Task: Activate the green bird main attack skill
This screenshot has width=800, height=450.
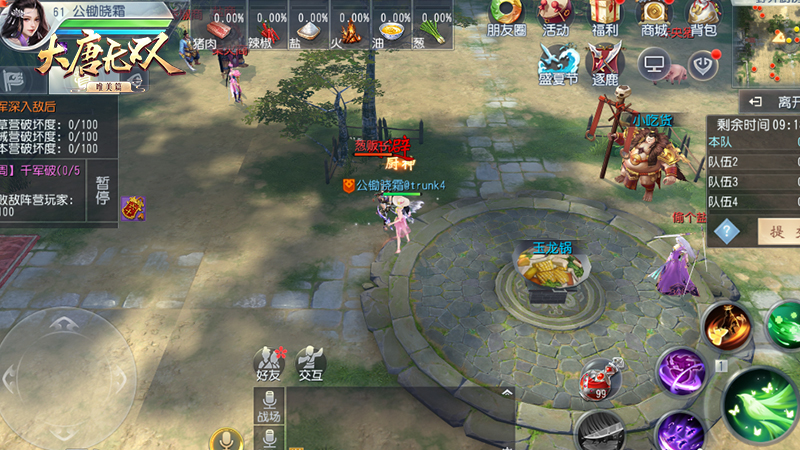Action: 761,402
